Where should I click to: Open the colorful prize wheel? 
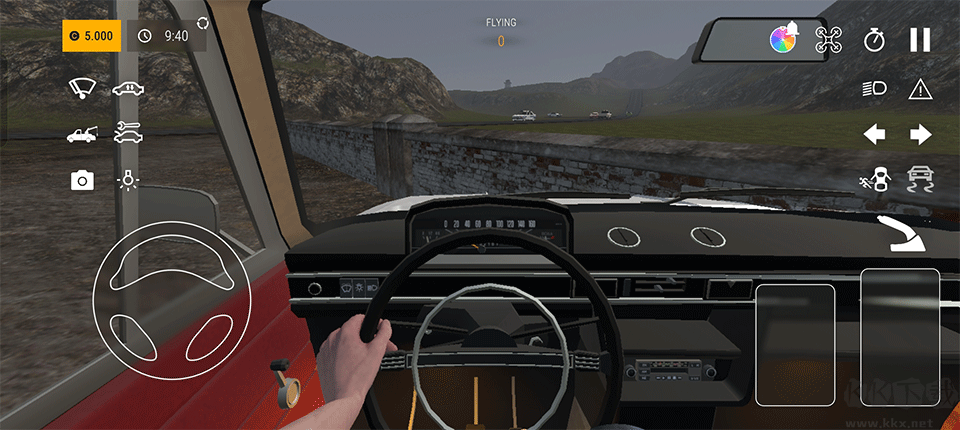pyautogui.click(x=782, y=40)
